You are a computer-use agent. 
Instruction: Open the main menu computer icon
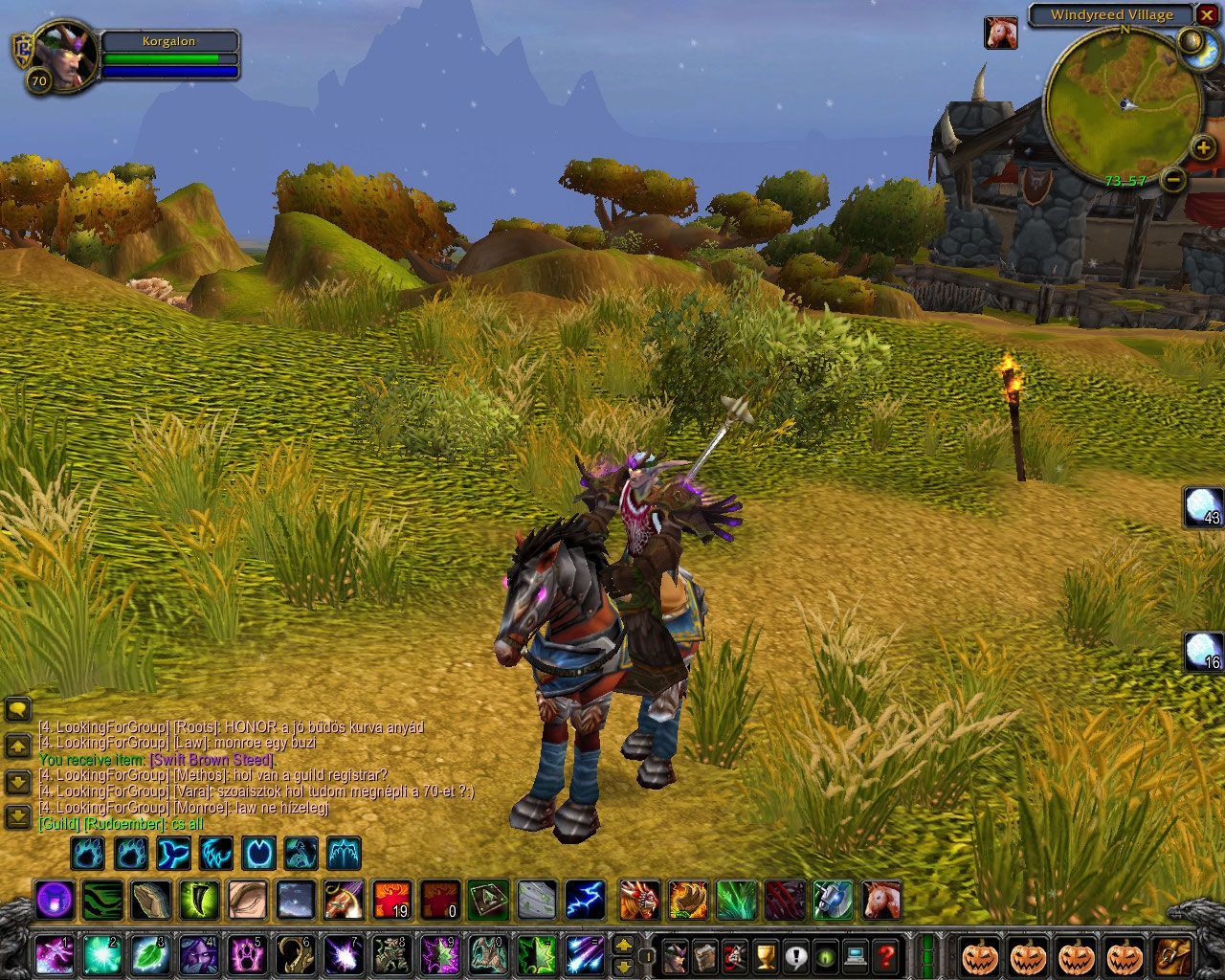click(857, 955)
